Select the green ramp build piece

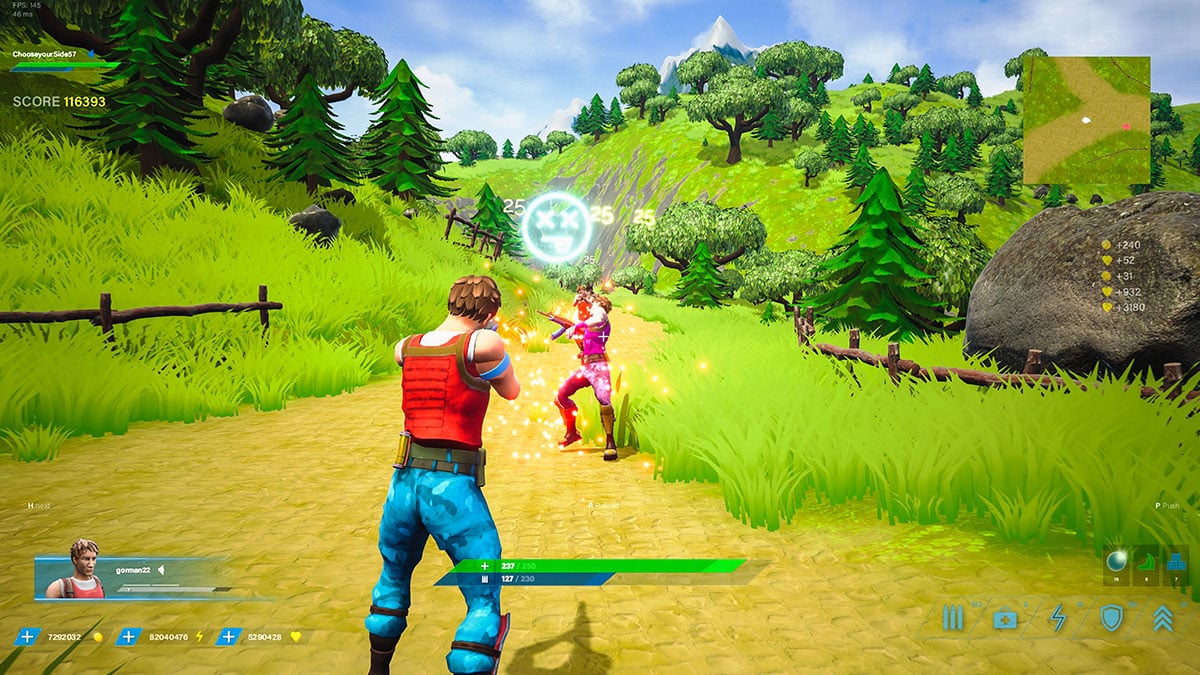tap(1147, 562)
